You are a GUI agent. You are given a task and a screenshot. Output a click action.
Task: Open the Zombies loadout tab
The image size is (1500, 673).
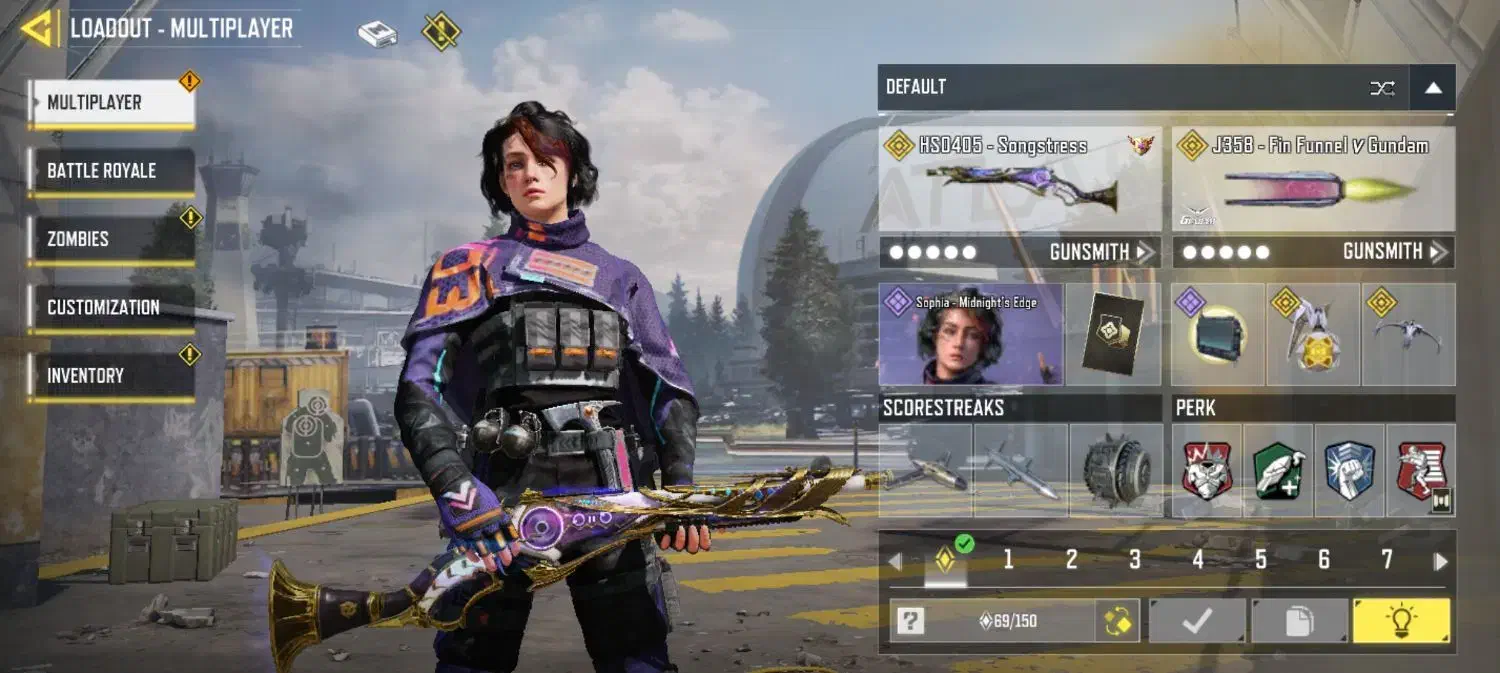tap(111, 240)
